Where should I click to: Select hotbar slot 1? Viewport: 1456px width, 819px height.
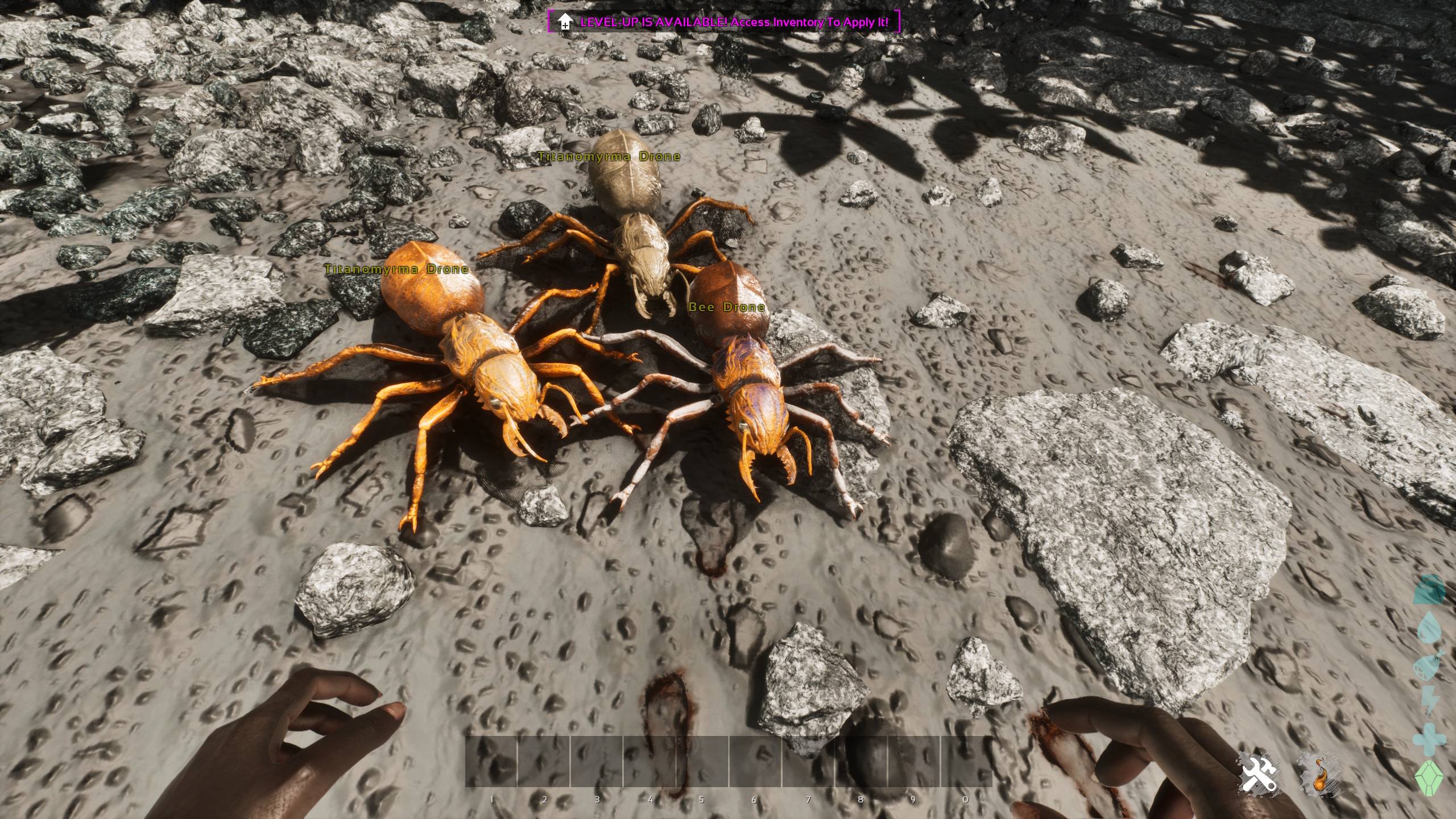(492, 762)
